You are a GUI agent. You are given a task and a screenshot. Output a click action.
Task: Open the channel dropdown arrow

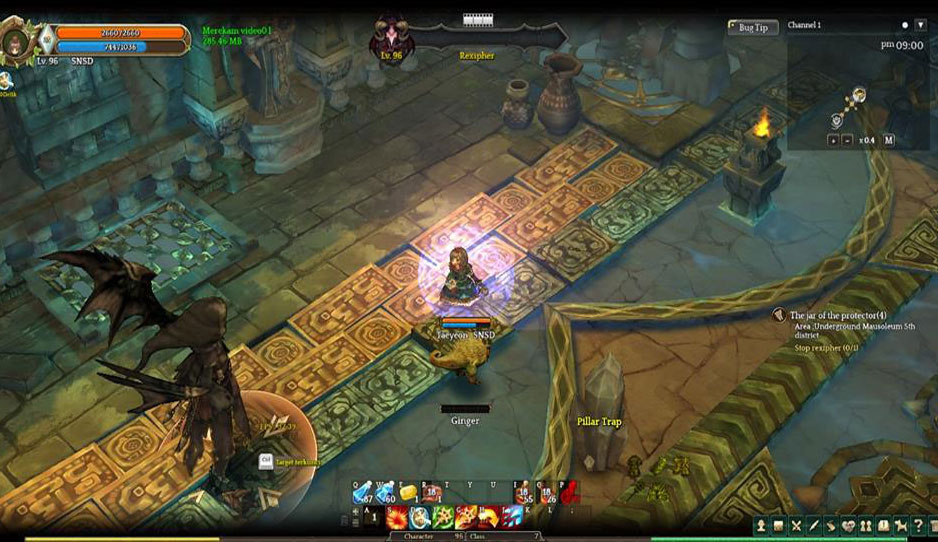point(920,25)
